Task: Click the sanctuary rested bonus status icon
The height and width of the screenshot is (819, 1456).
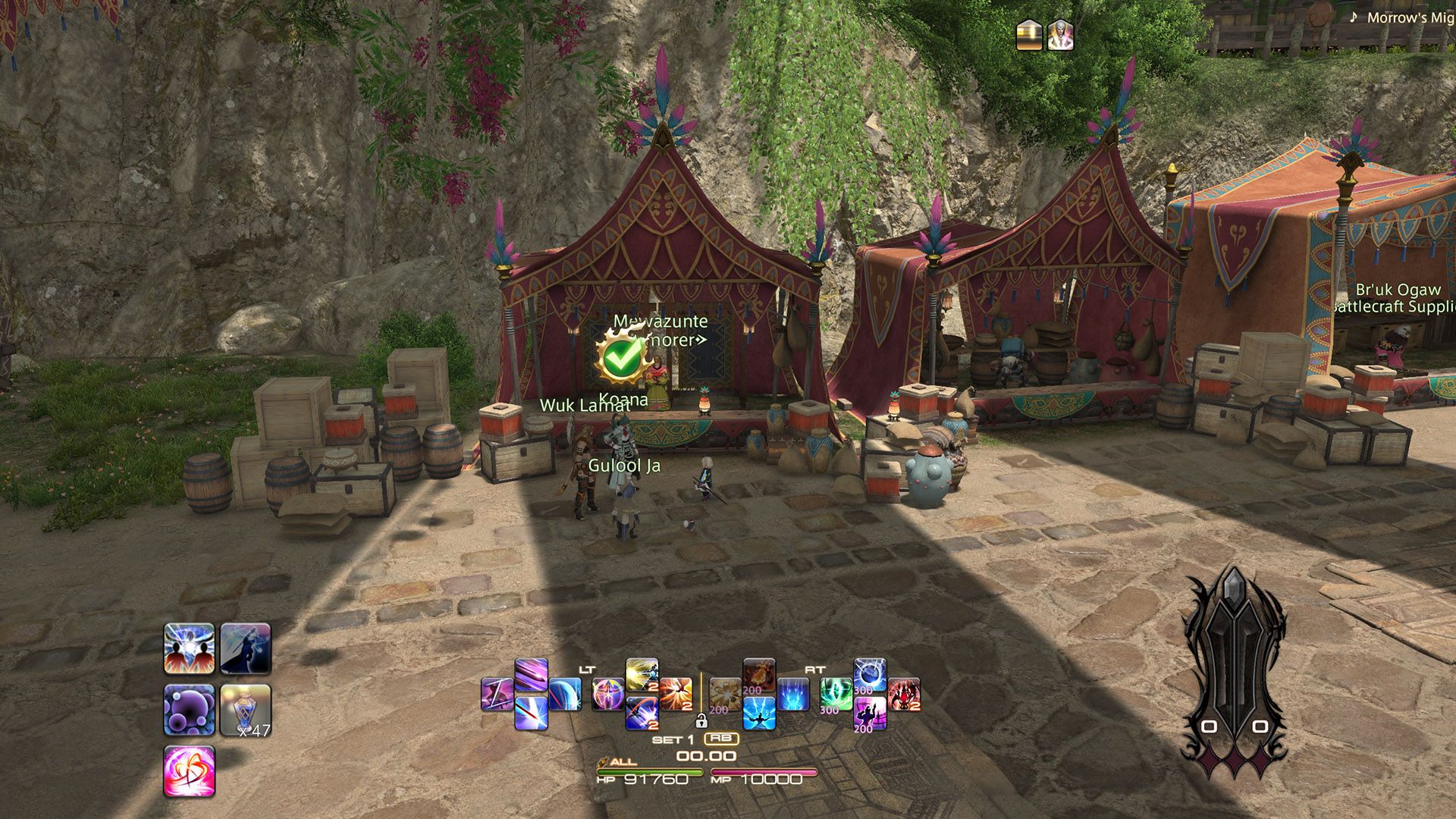Action: click(1028, 34)
